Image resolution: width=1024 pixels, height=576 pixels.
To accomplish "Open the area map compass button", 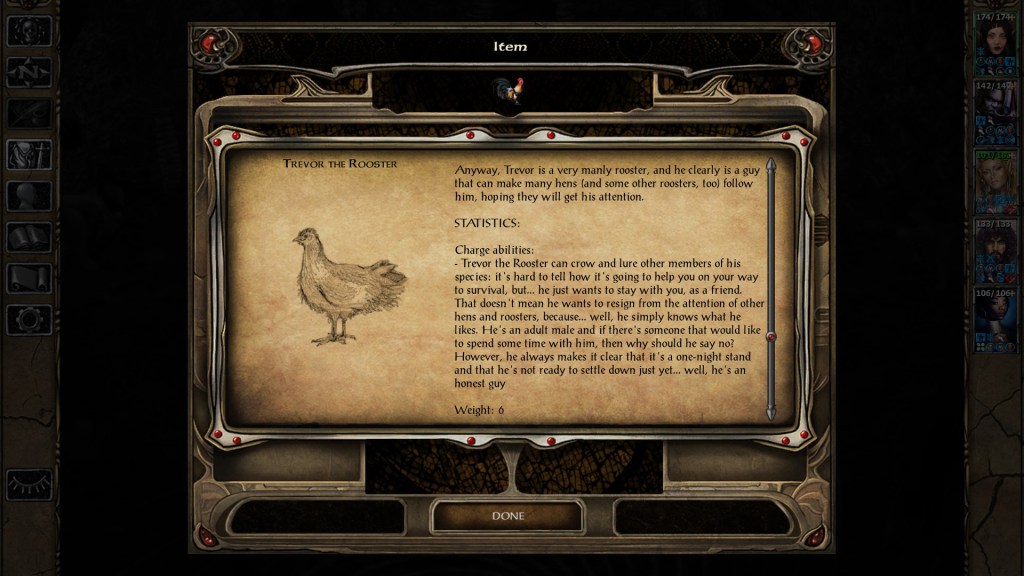I will (x=29, y=72).
